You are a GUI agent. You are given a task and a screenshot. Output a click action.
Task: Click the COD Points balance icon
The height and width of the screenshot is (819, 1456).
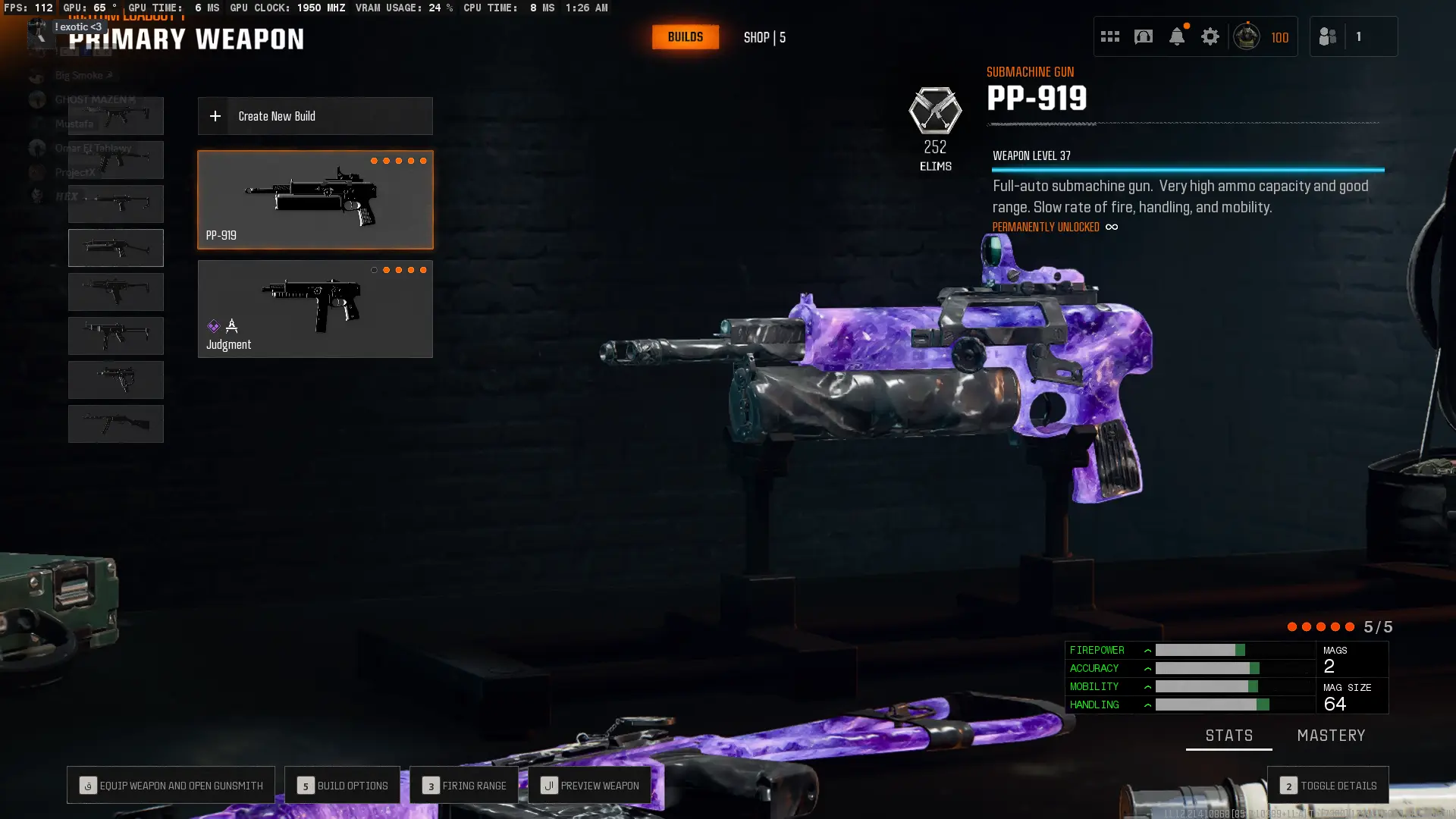(1247, 36)
